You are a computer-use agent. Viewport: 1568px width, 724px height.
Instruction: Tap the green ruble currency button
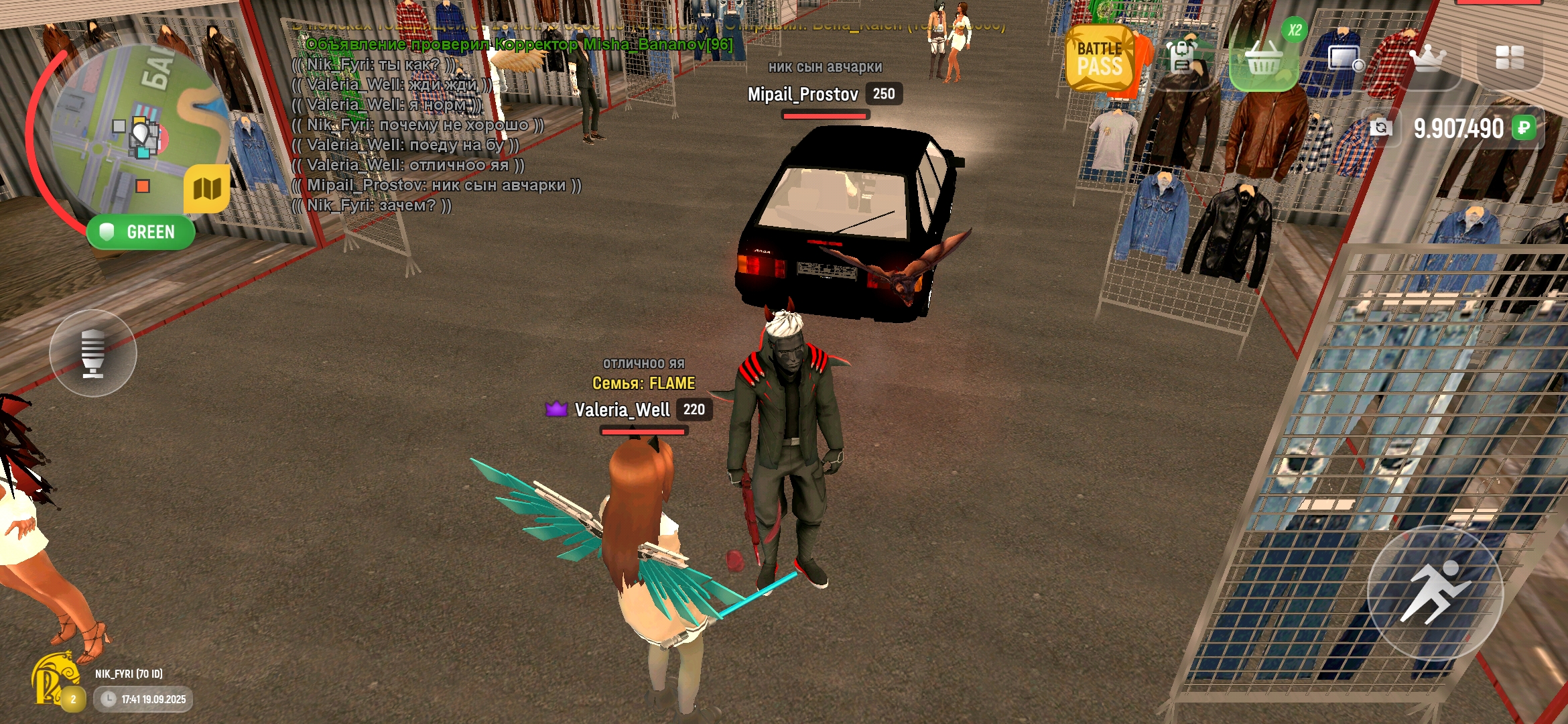(x=1524, y=127)
